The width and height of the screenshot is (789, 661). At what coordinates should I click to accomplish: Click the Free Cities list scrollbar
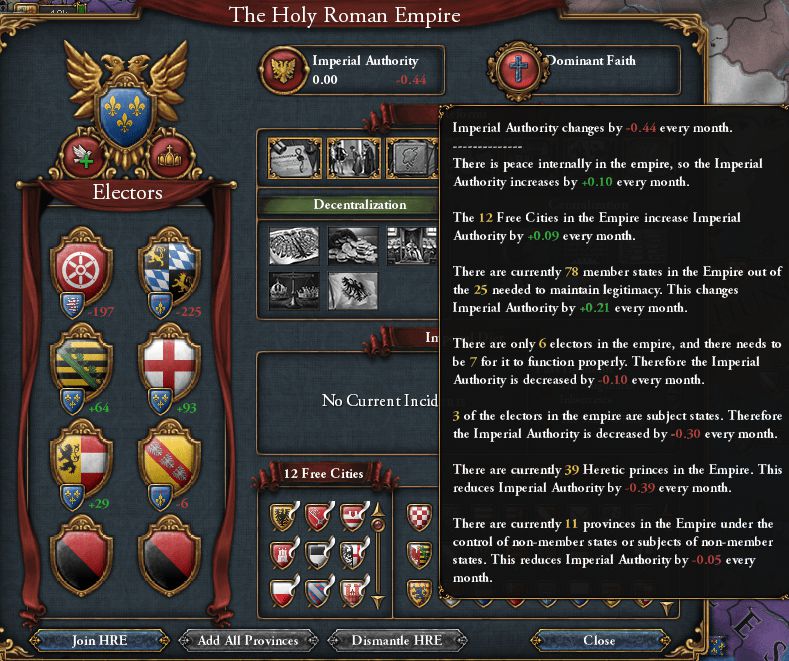(x=378, y=550)
